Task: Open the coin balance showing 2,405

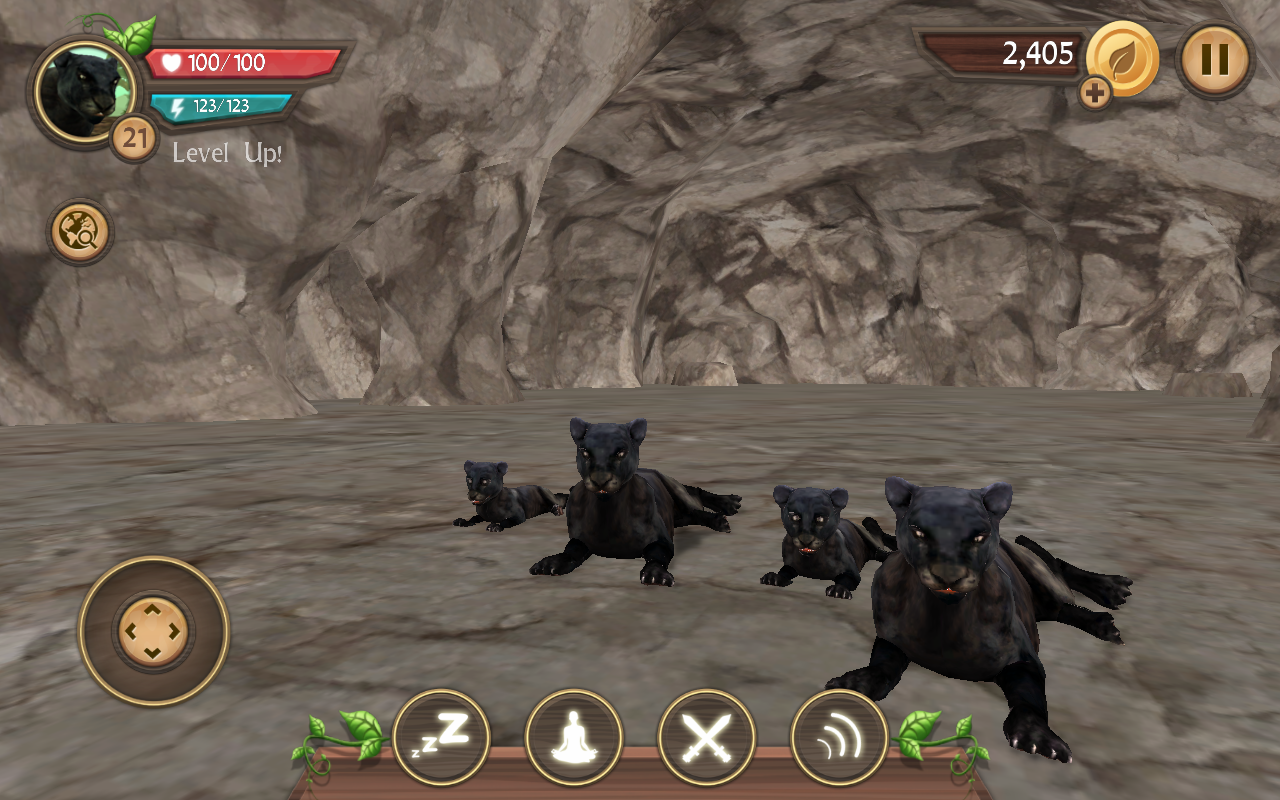Action: click(x=1030, y=57)
